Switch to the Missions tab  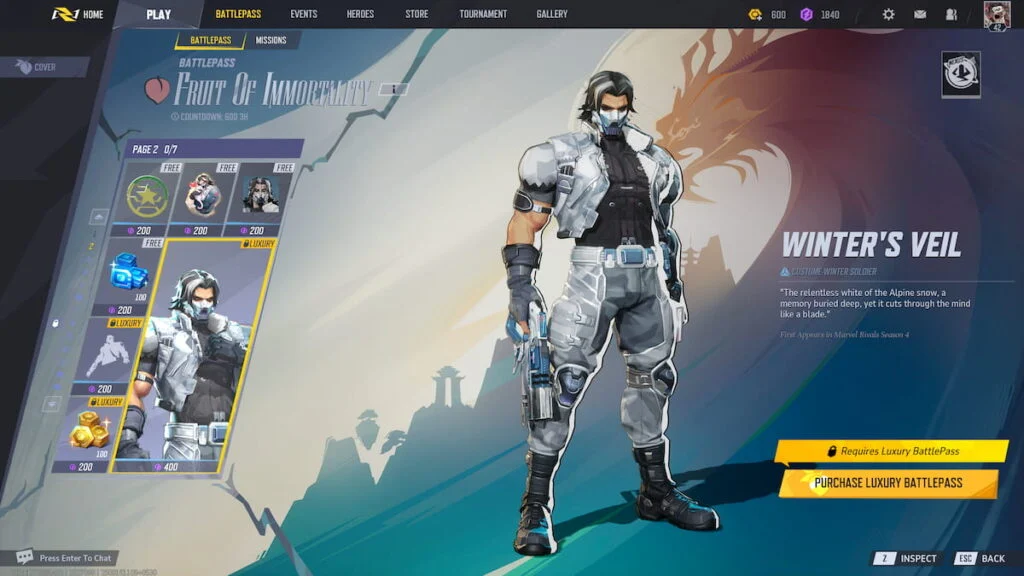point(270,40)
